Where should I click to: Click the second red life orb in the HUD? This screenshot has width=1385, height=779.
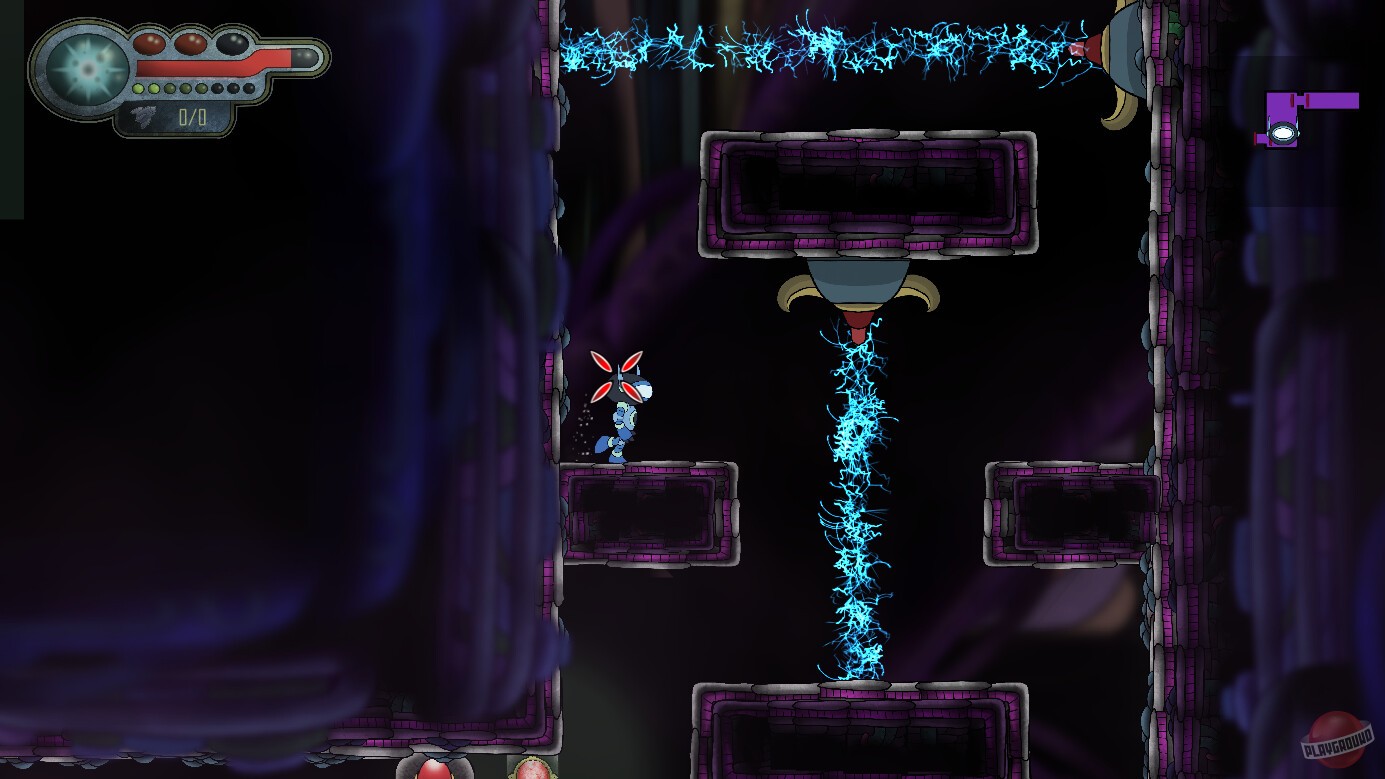coord(192,44)
